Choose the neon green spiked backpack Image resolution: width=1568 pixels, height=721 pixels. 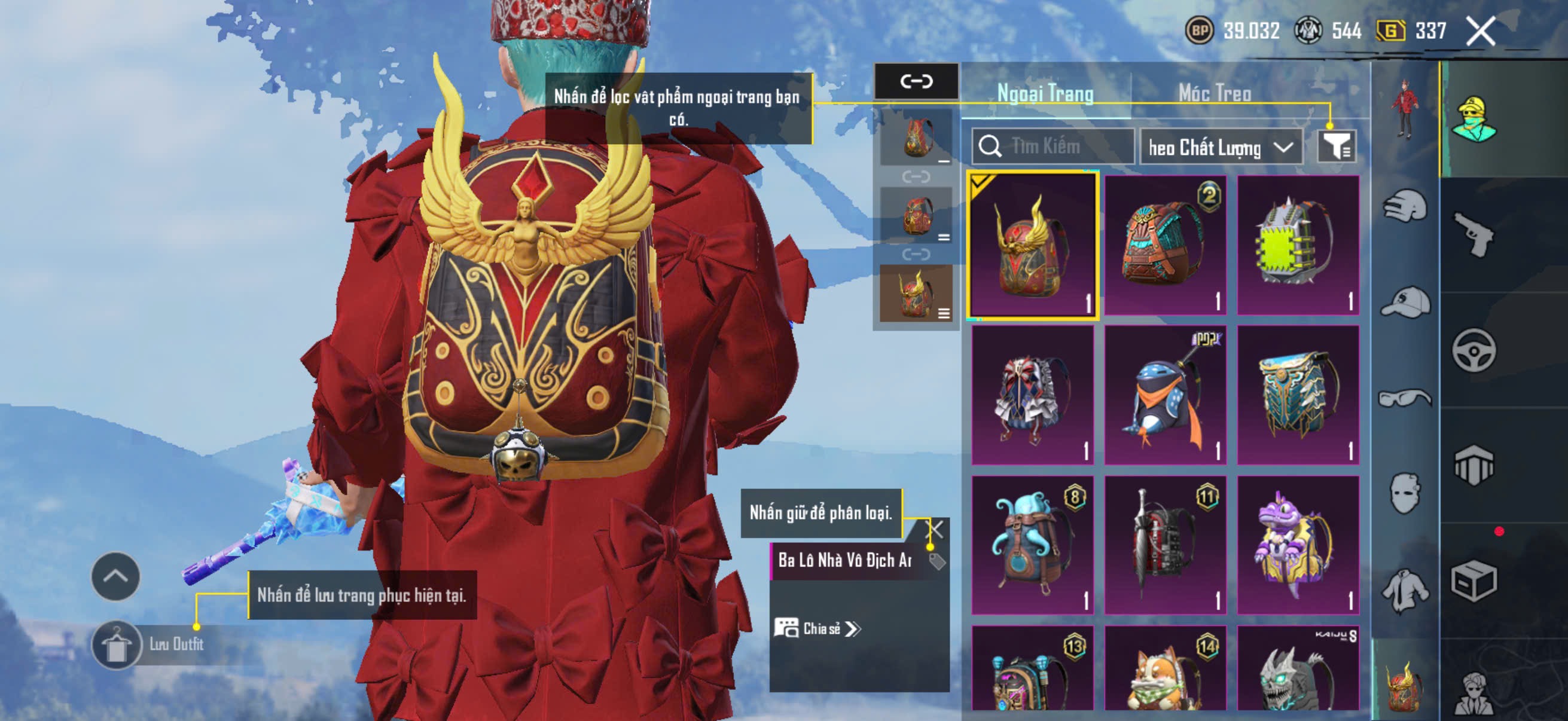1298,245
